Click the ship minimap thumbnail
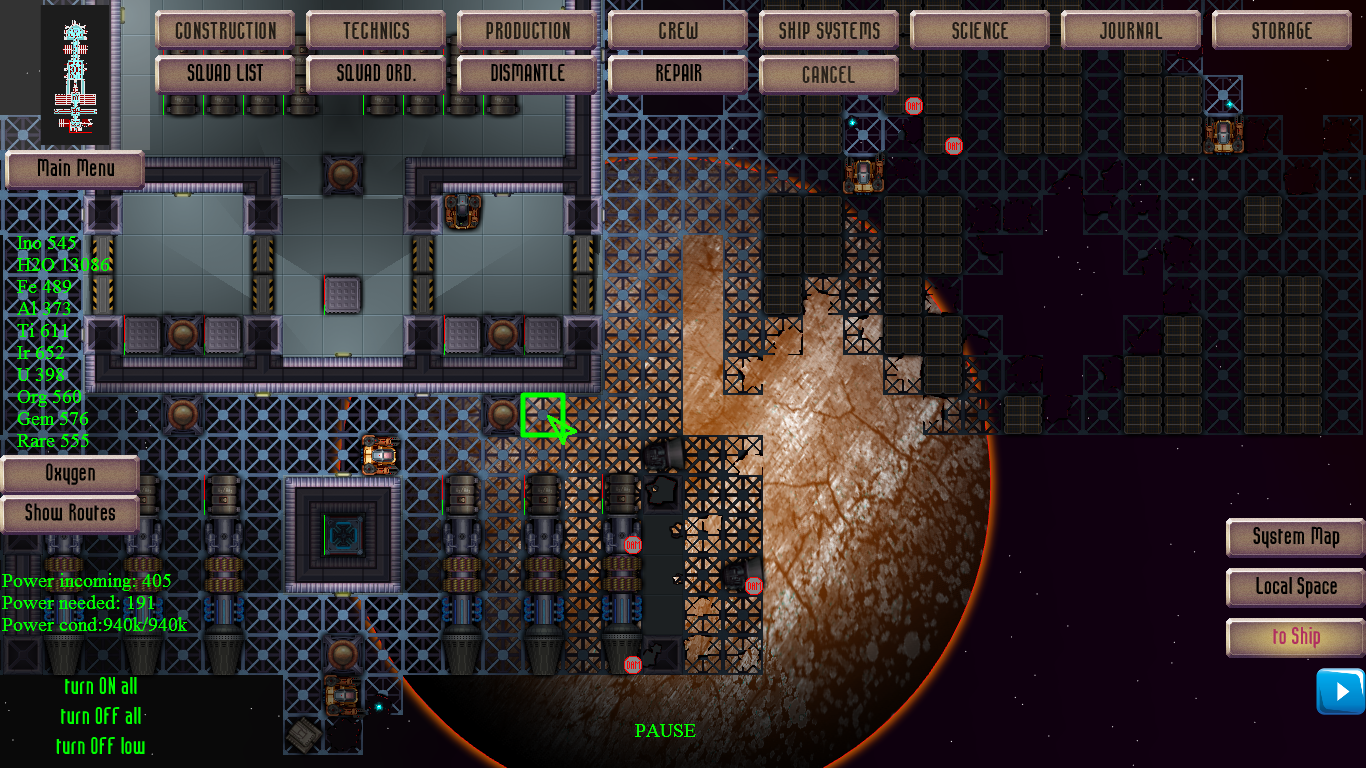 point(76,75)
